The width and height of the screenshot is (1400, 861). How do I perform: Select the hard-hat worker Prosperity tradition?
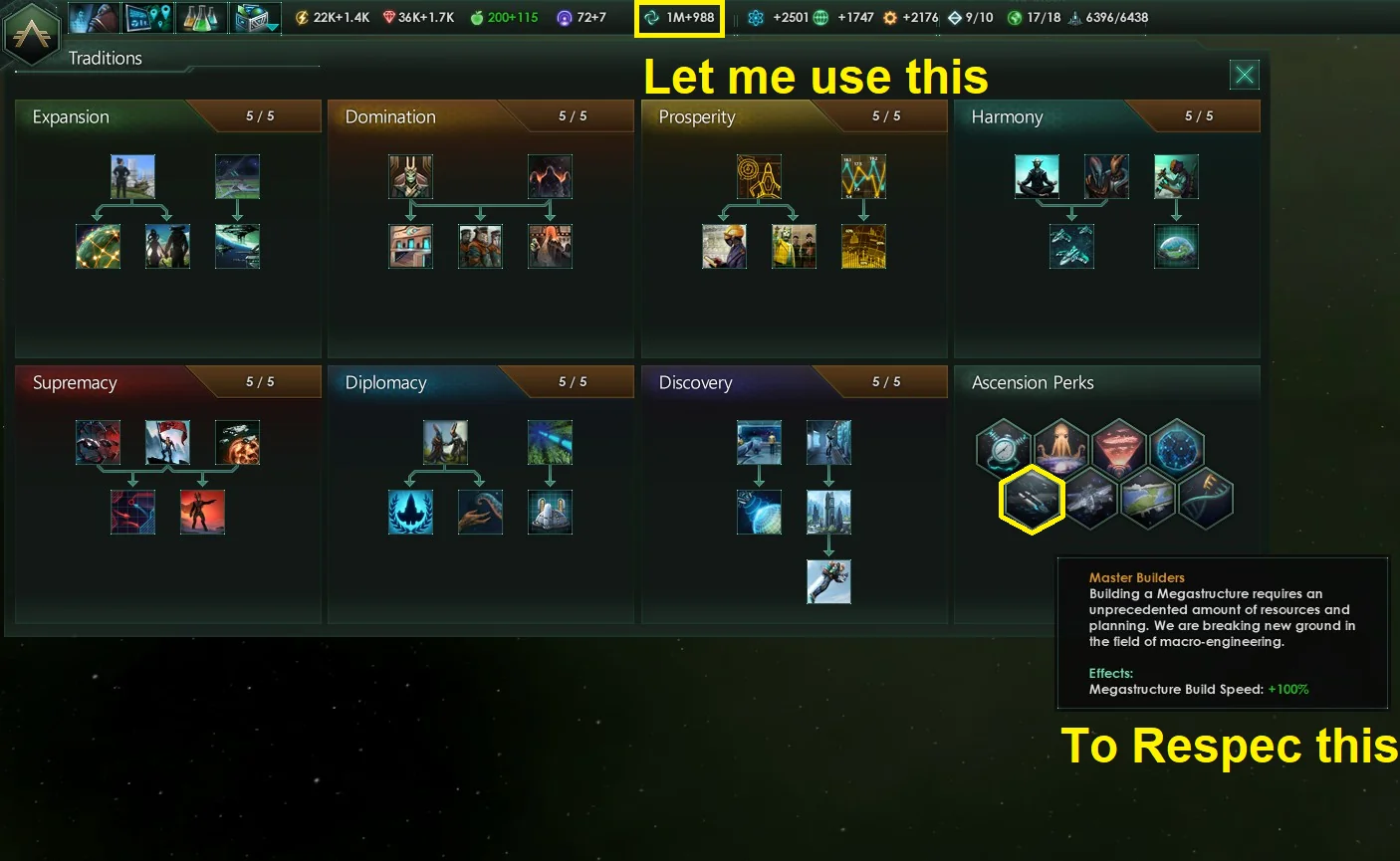pos(724,246)
